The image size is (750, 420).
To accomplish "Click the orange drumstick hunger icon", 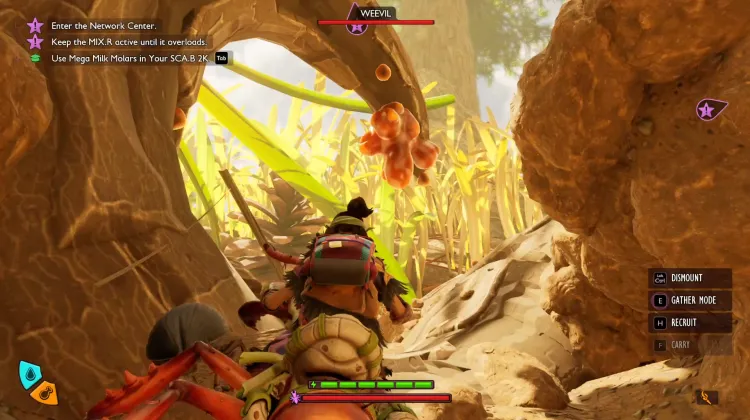I will 44,392.
